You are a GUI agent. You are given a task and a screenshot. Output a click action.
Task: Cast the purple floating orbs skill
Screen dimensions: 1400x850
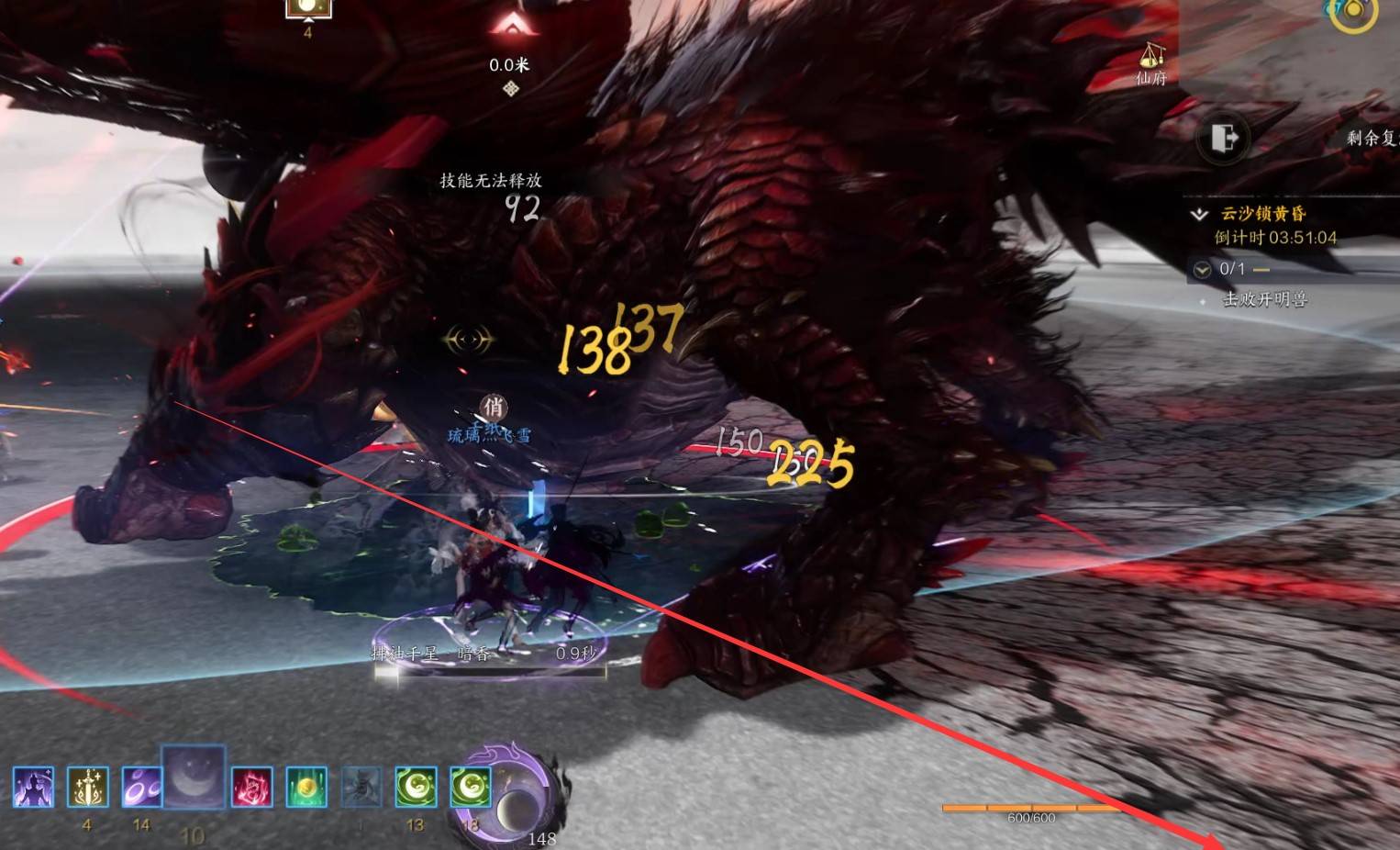pos(141,788)
